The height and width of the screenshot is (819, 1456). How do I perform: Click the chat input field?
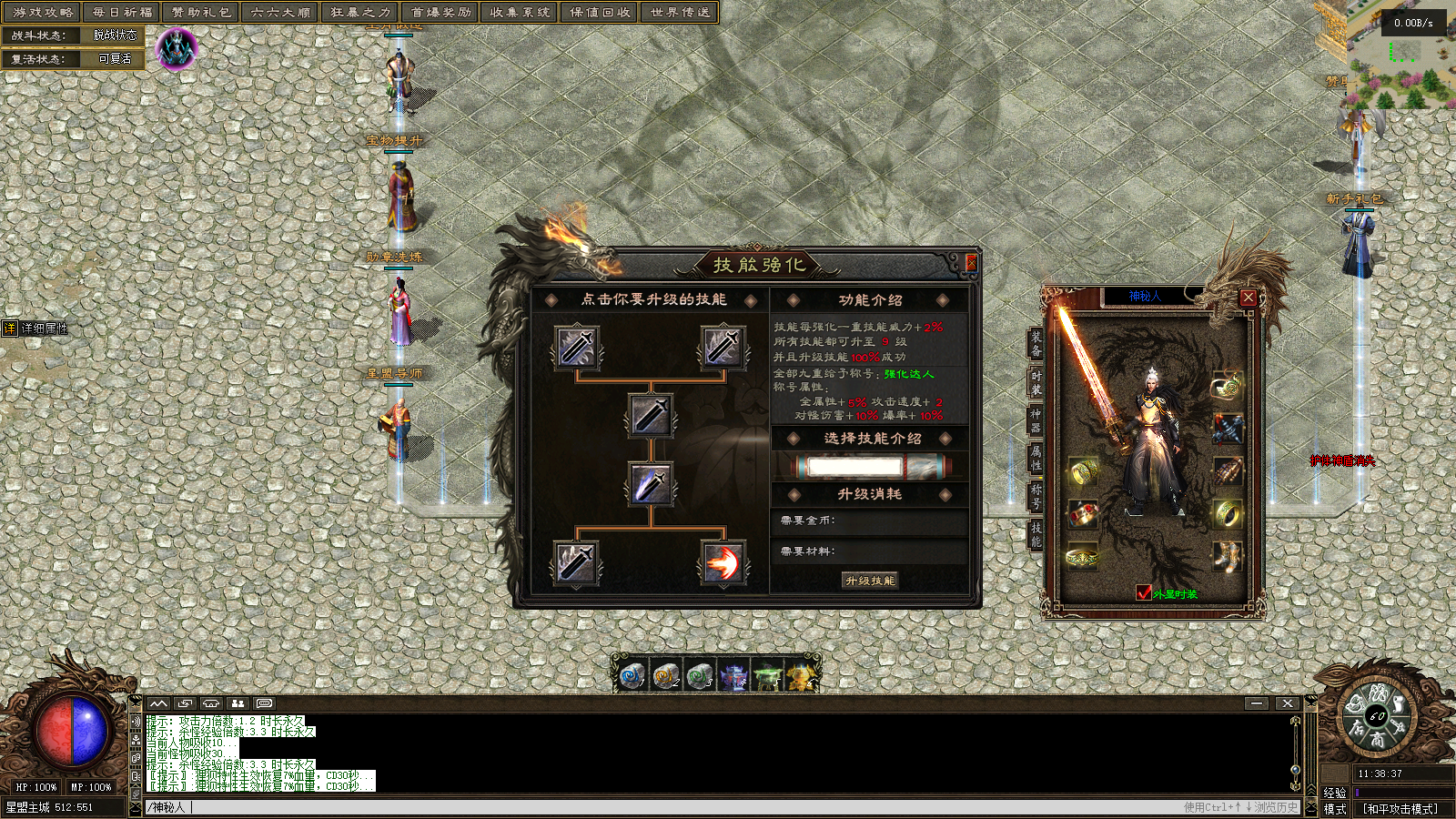pos(637,807)
